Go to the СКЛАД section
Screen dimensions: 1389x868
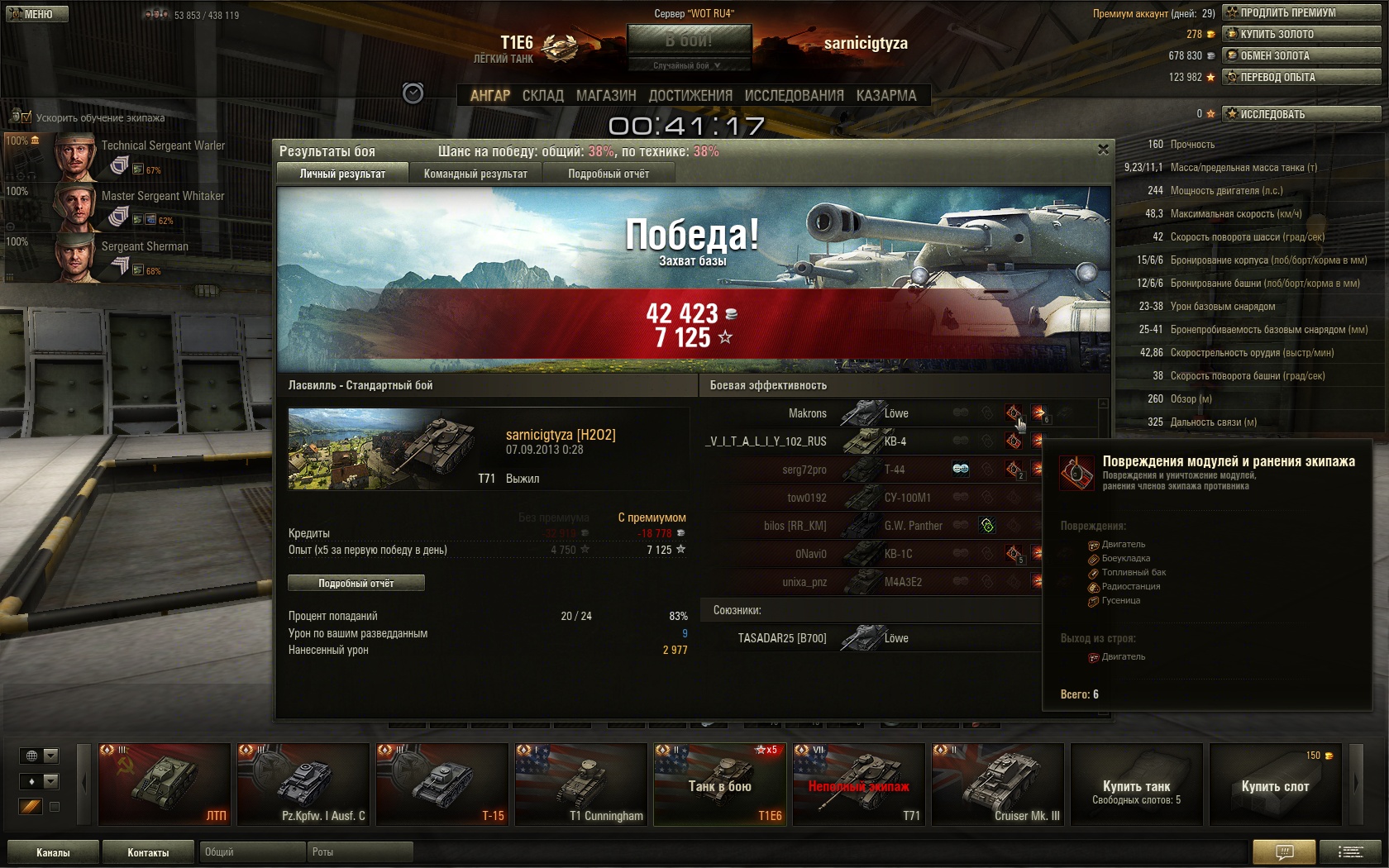click(542, 96)
